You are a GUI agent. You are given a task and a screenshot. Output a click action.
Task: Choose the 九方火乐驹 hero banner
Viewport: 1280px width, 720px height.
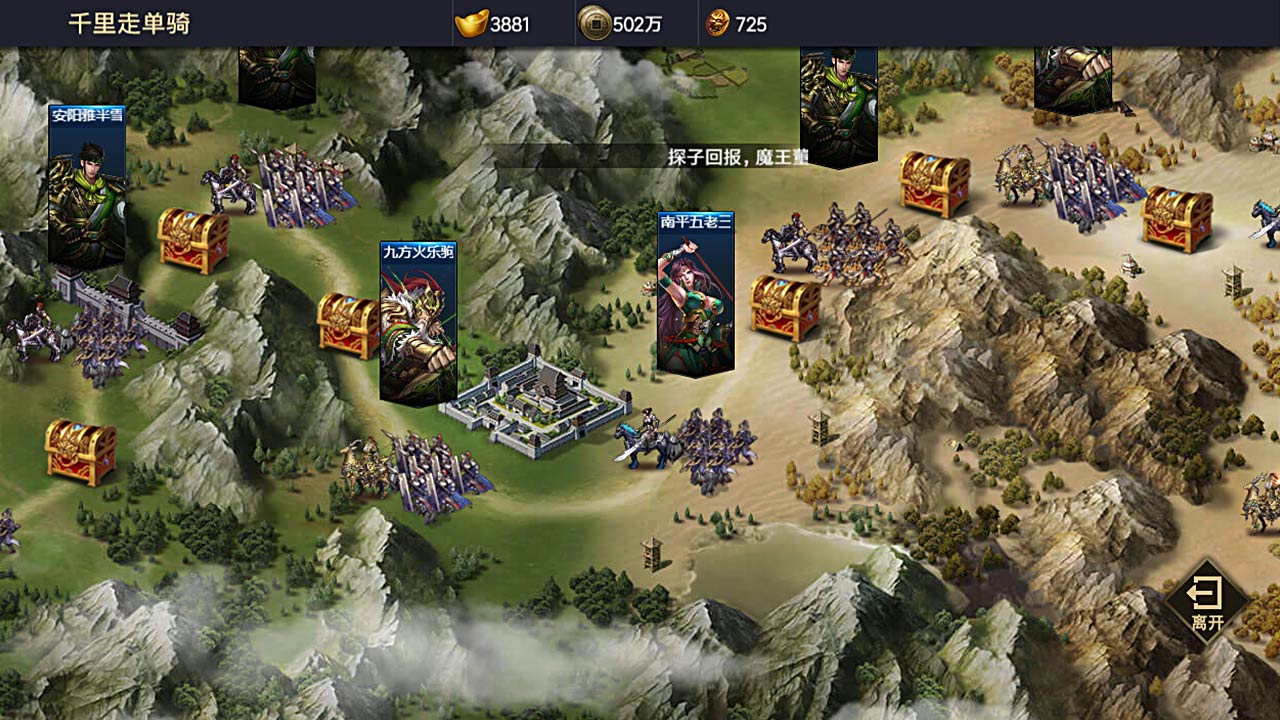(x=418, y=322)
